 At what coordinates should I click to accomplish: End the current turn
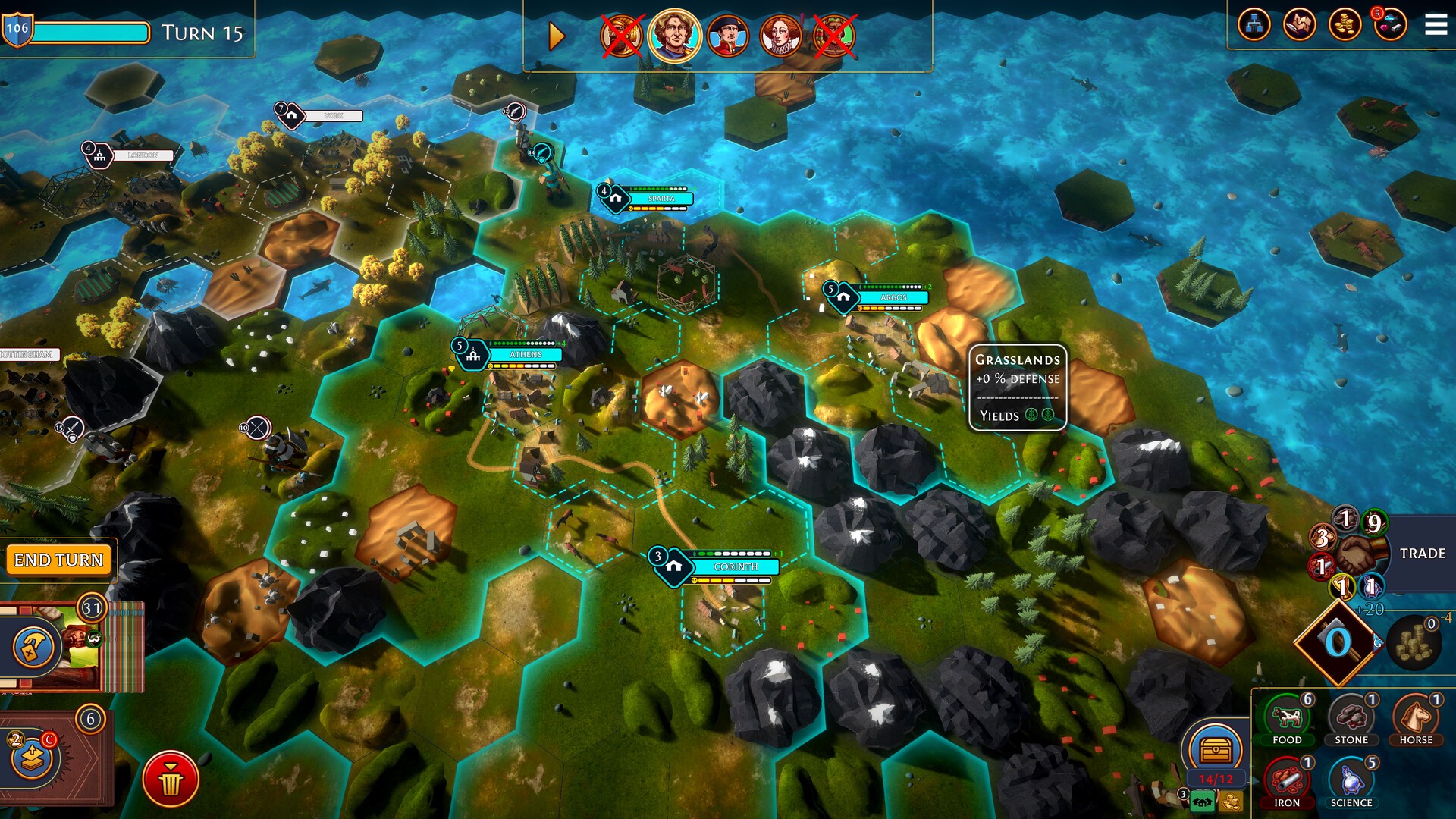[x=58, y=560]
